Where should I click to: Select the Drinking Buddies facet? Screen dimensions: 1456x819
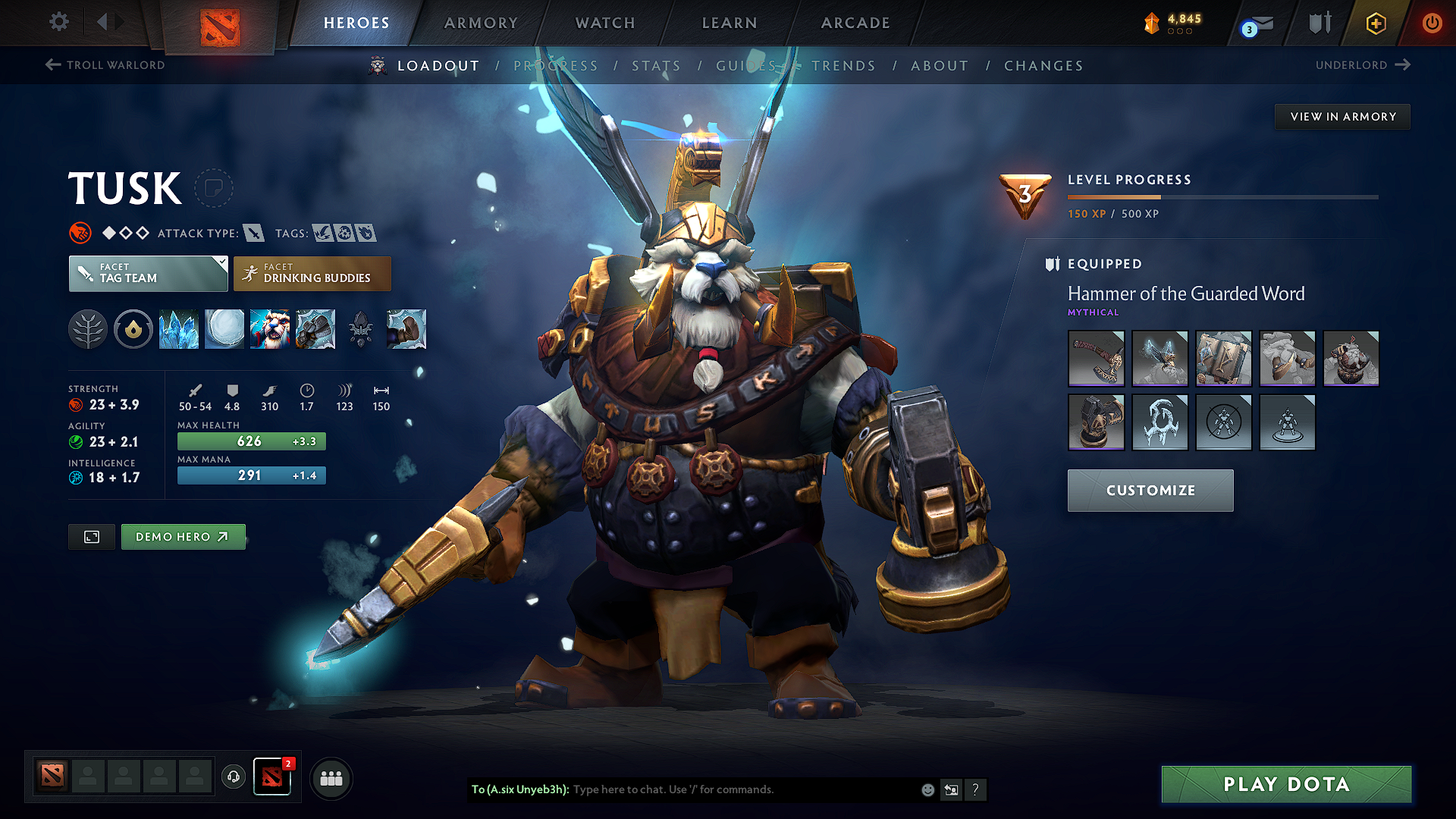(x=312, y=274)
